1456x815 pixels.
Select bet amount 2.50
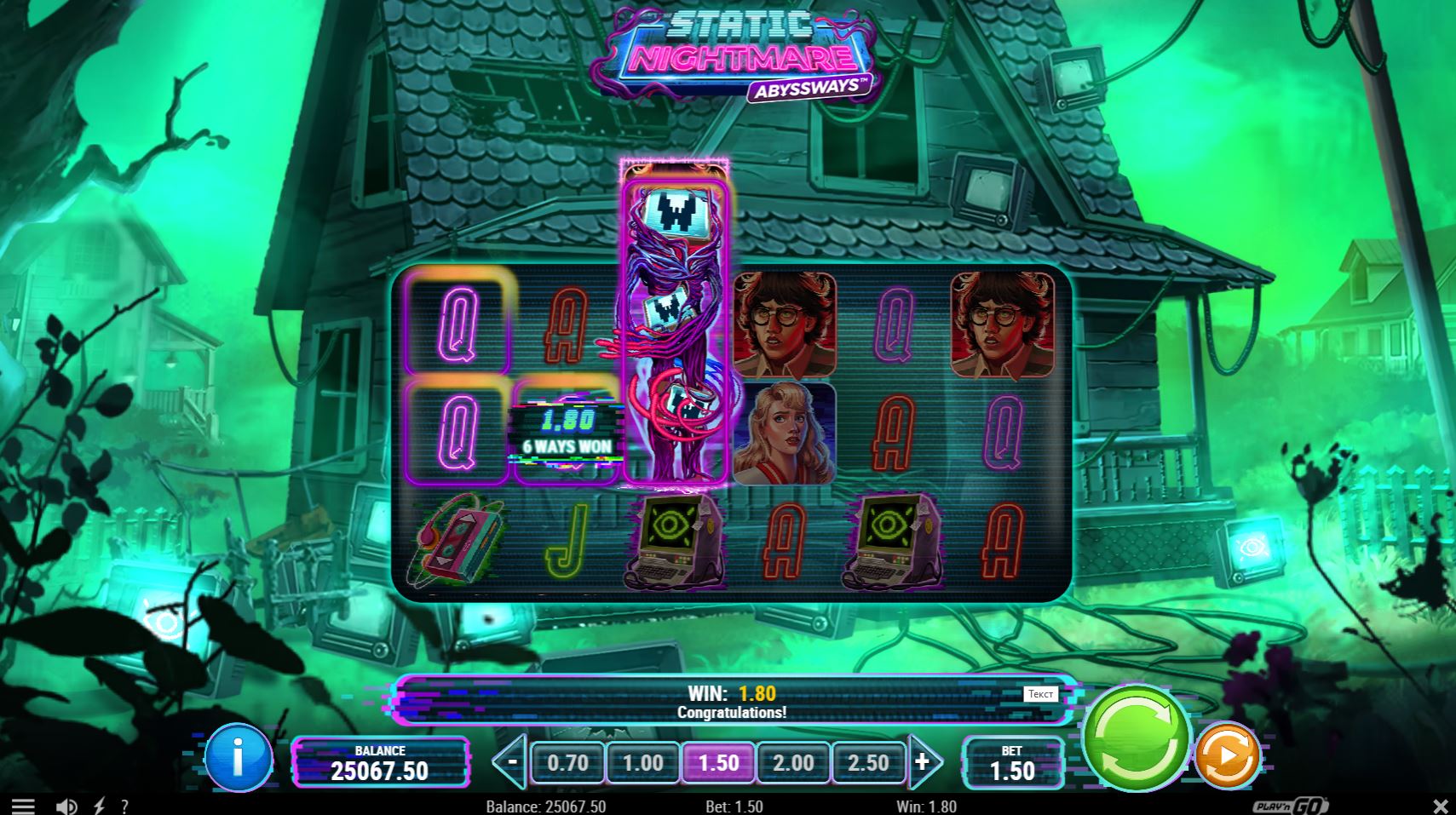point(868,763)
